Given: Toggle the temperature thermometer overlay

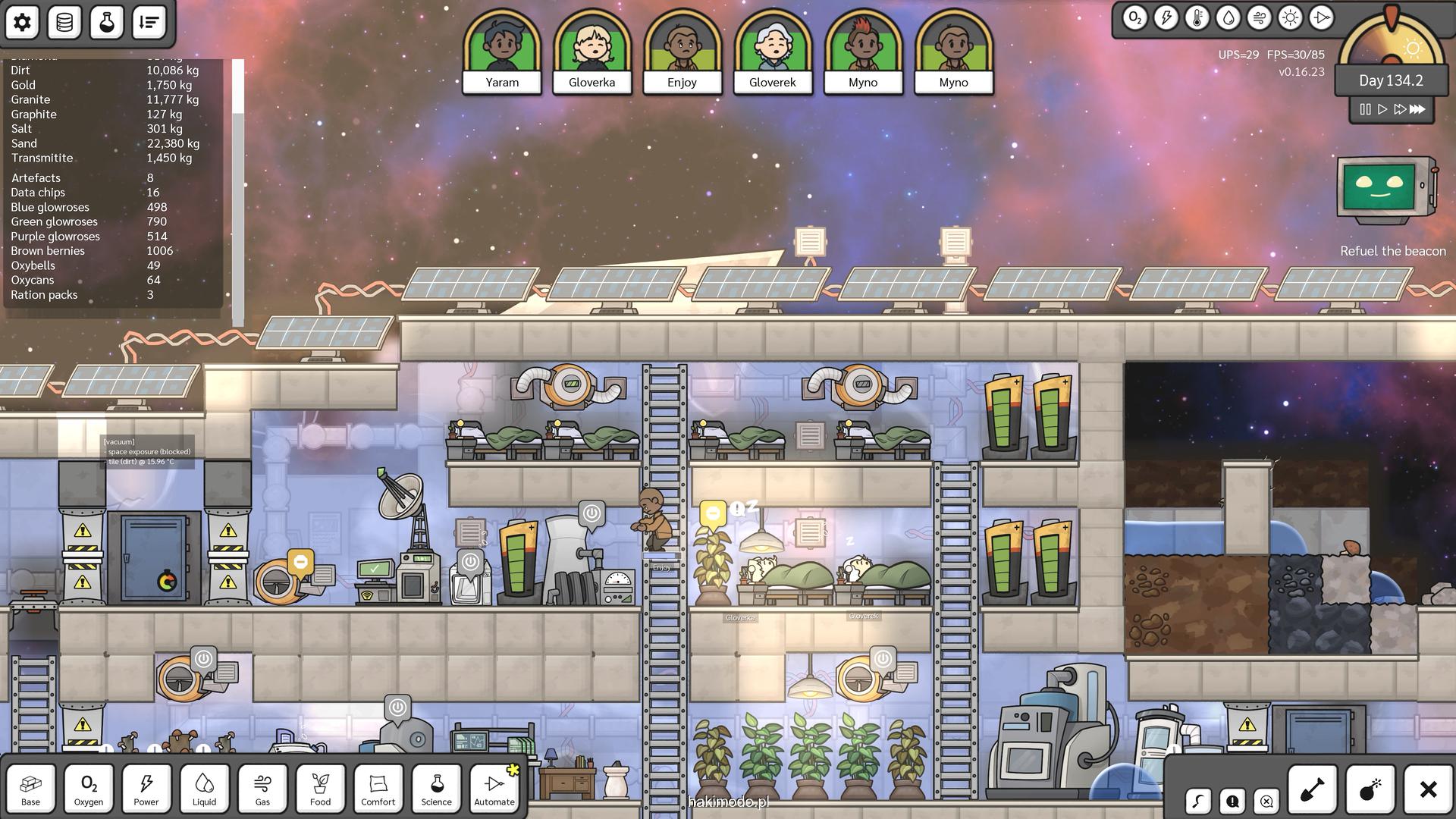Looking at the screenshot, I should (1197, 18).
